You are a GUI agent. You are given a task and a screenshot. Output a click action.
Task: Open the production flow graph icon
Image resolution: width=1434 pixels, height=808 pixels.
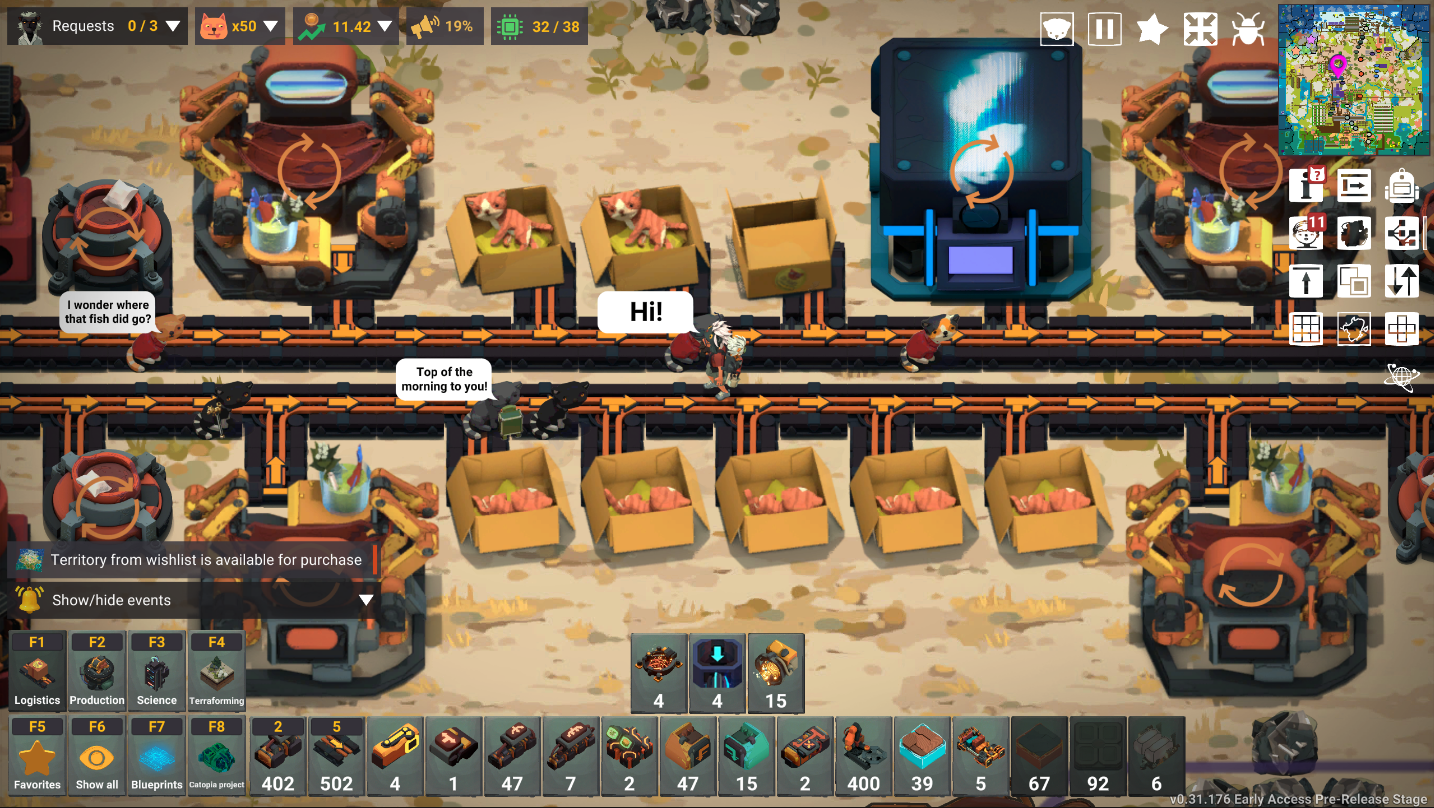point(1402,232)
